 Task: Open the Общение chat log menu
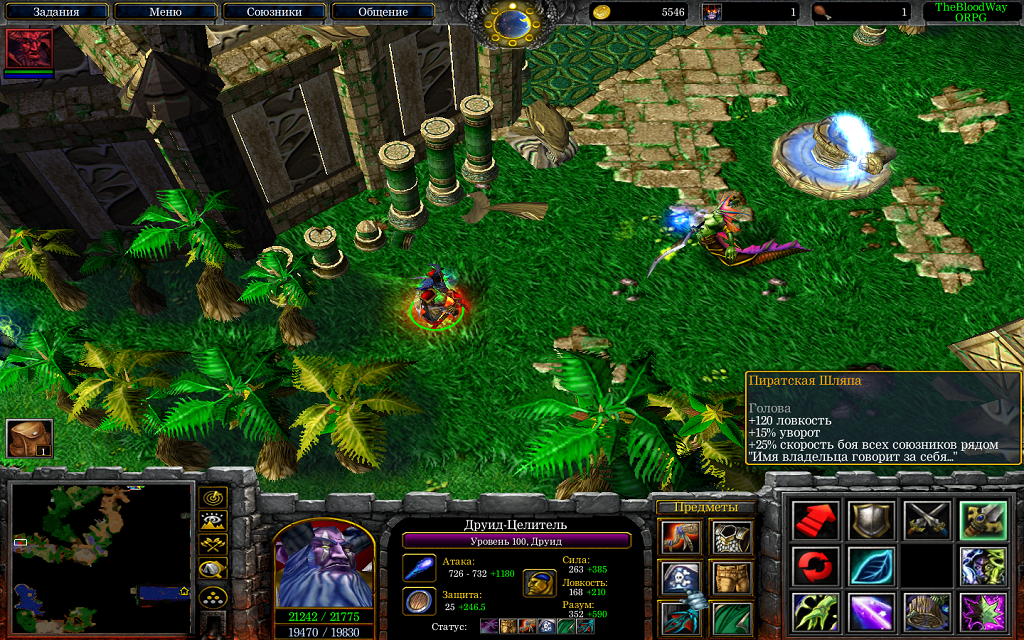click(383, 12)
